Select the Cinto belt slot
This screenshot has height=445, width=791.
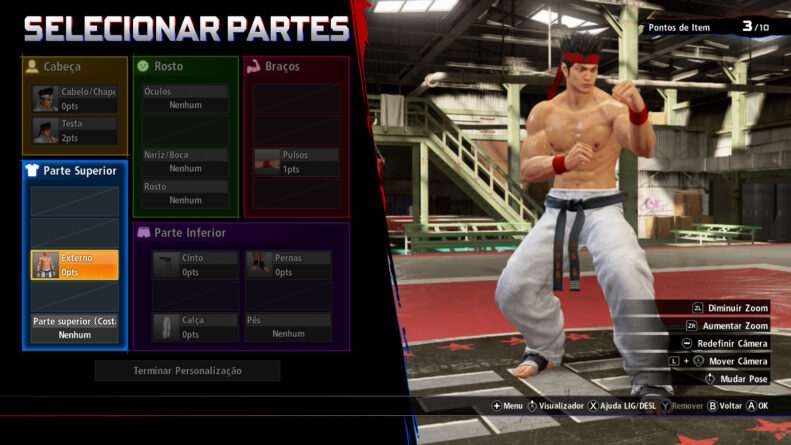pos(195,265)
